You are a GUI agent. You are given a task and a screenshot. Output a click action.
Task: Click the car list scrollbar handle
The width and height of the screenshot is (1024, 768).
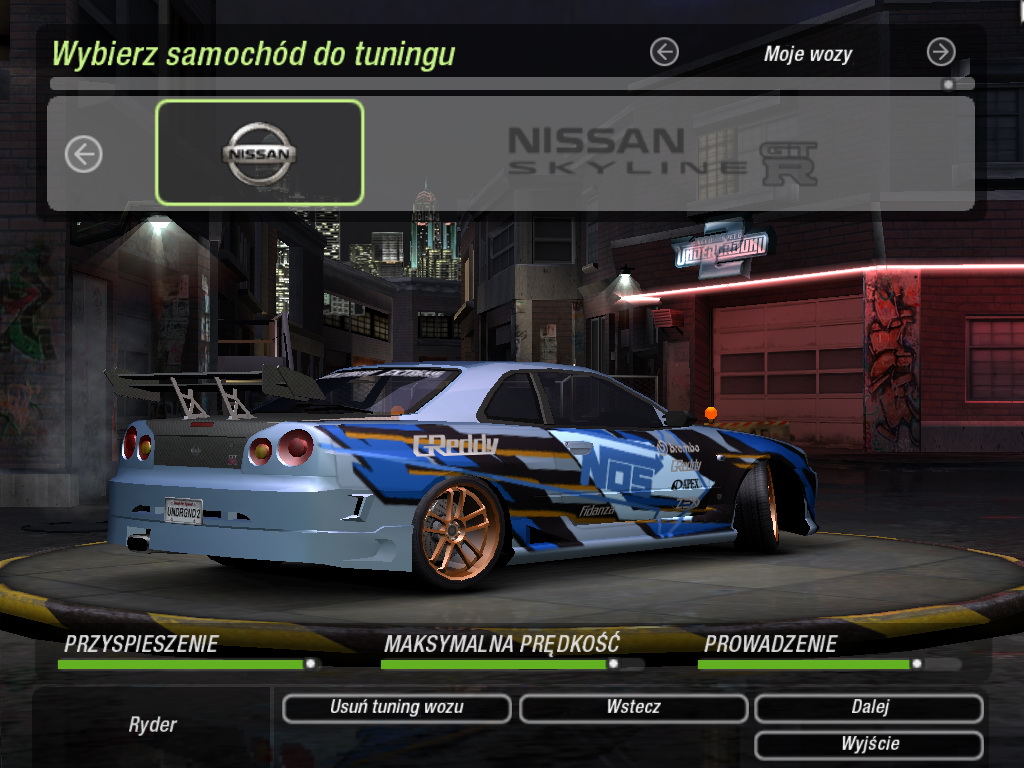948,85
